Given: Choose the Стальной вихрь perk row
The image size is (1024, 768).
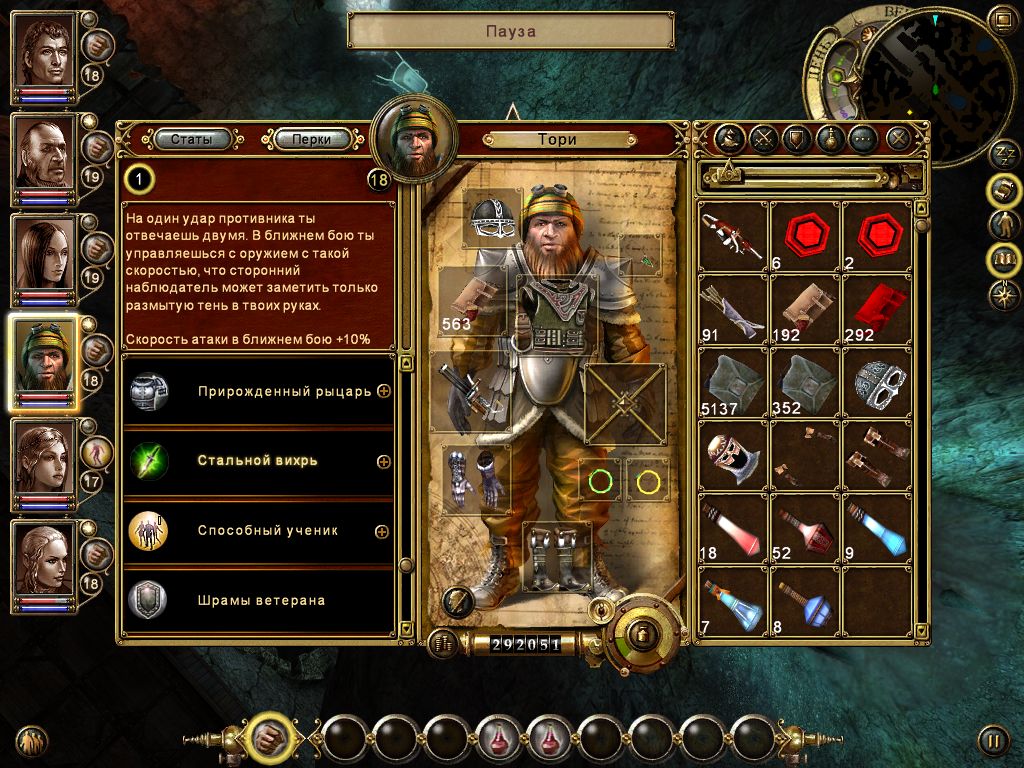Looking at the screenshot, I should click(x=258, y=461).
